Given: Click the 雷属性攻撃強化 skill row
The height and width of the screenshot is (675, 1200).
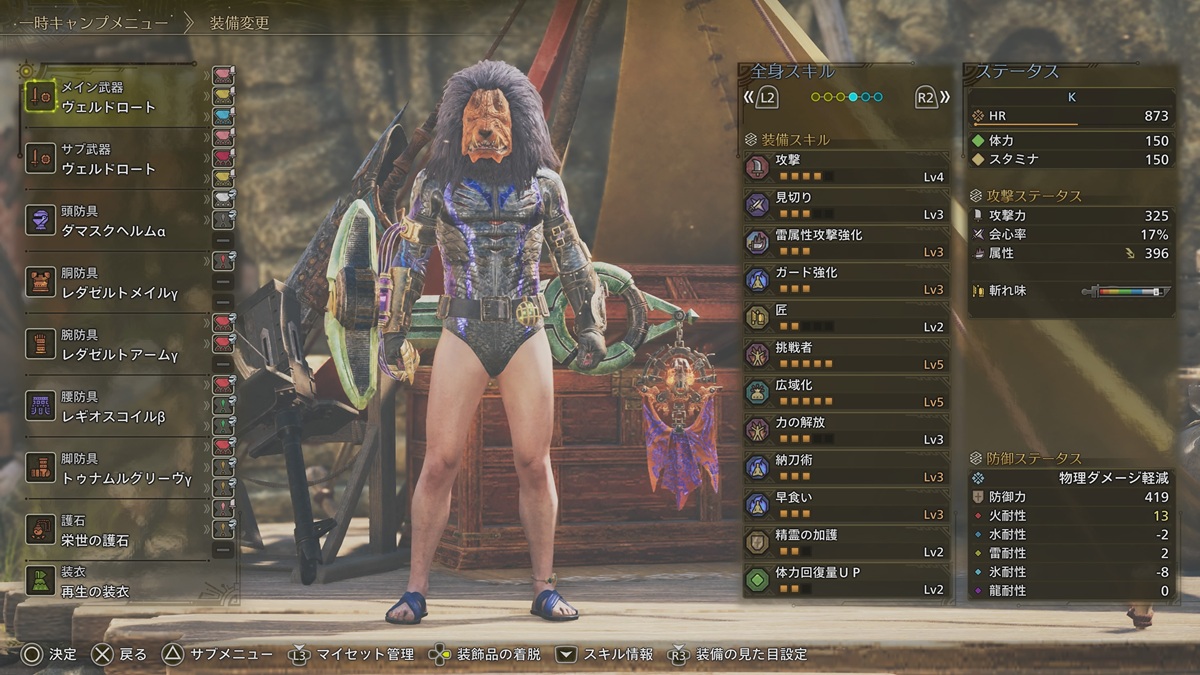Looking at the screenshot, I should click(x=845, y=243).
